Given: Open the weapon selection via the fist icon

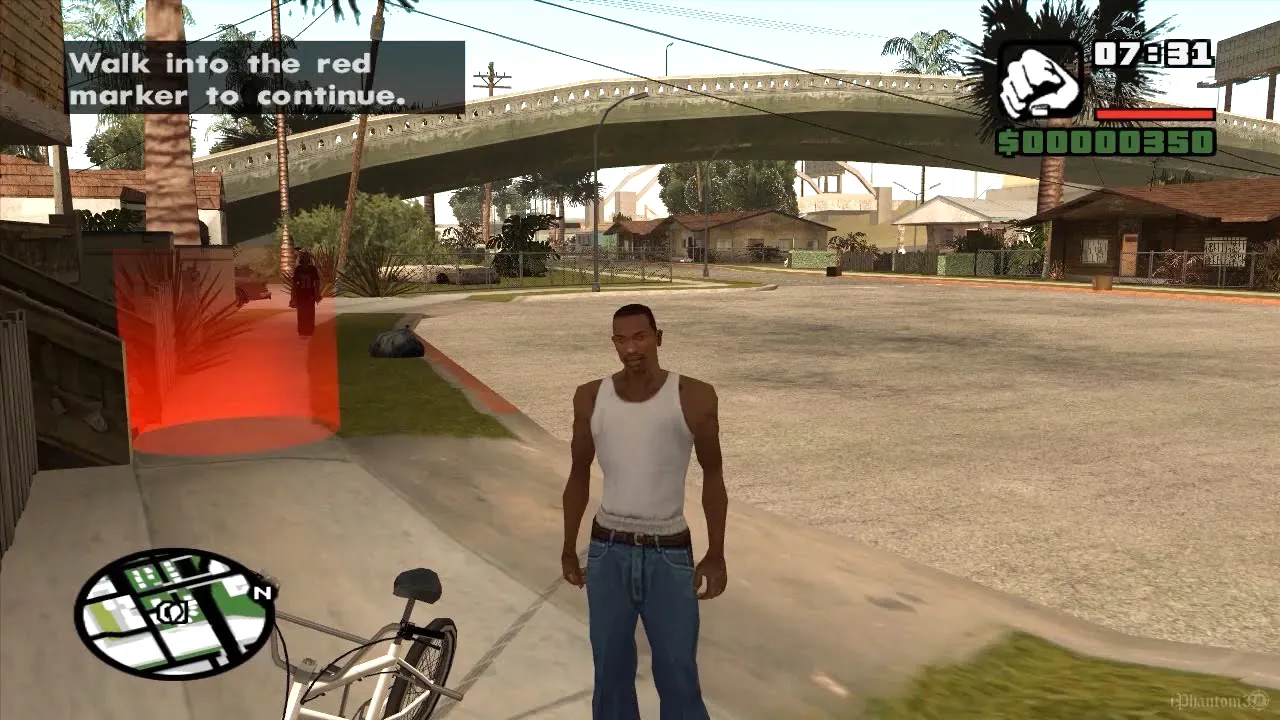Looking at the screenshot, I should click(x=1039, y=75).
